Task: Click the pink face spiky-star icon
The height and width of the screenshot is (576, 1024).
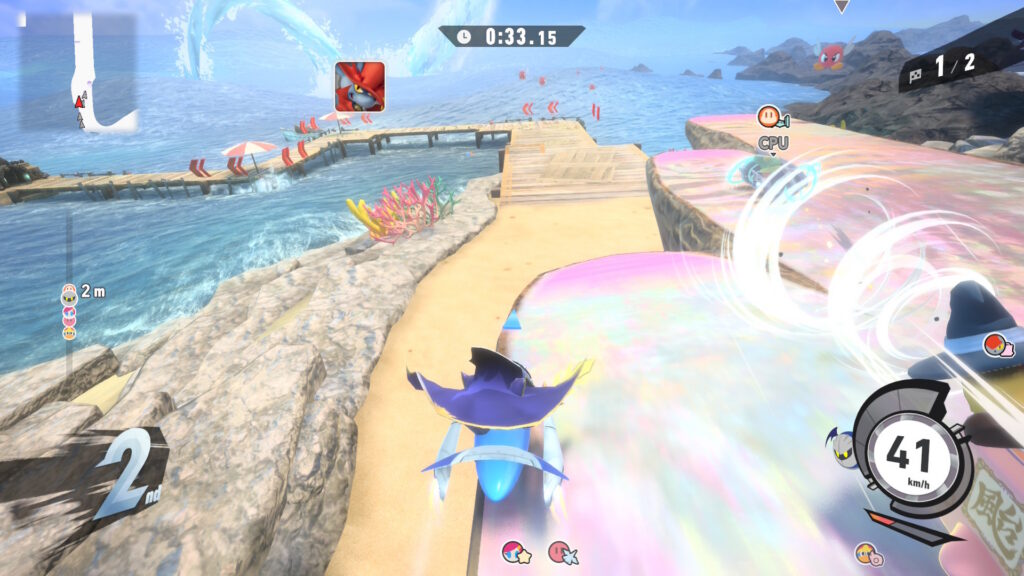Action: tap(562, 551)
